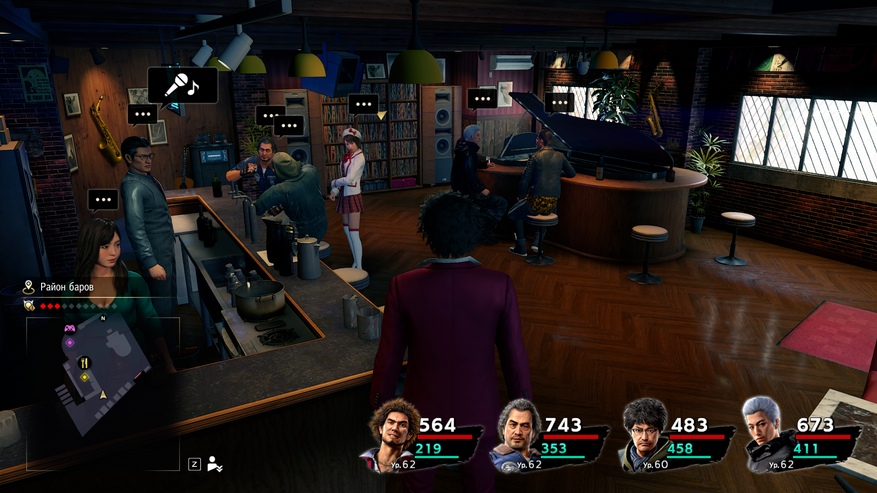The height and width of the screenshot is (493, 877).
Task: Open the karaoke microphone speech bubble
Action: [182, 85]
